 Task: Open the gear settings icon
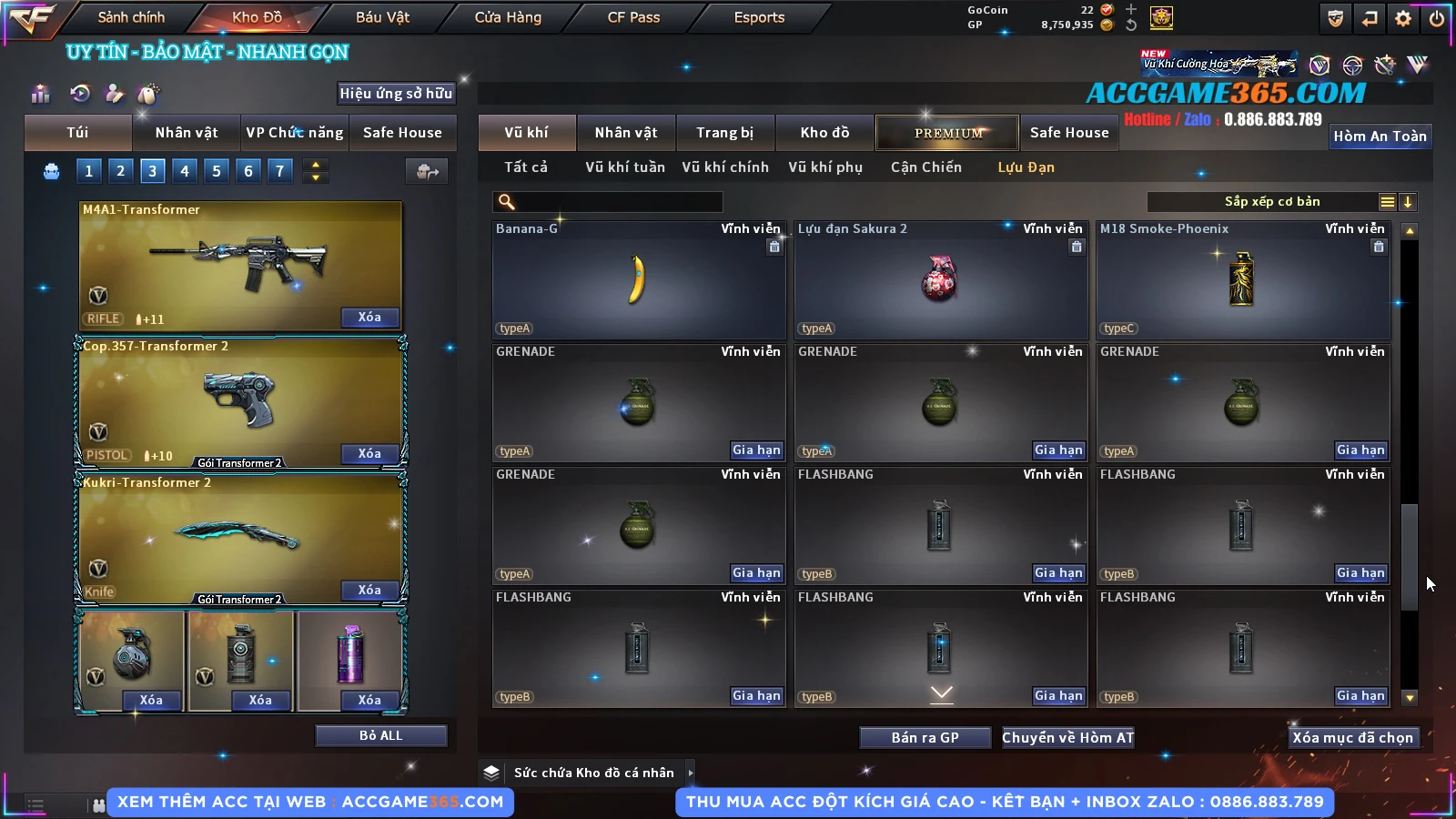coord(1403,17)
